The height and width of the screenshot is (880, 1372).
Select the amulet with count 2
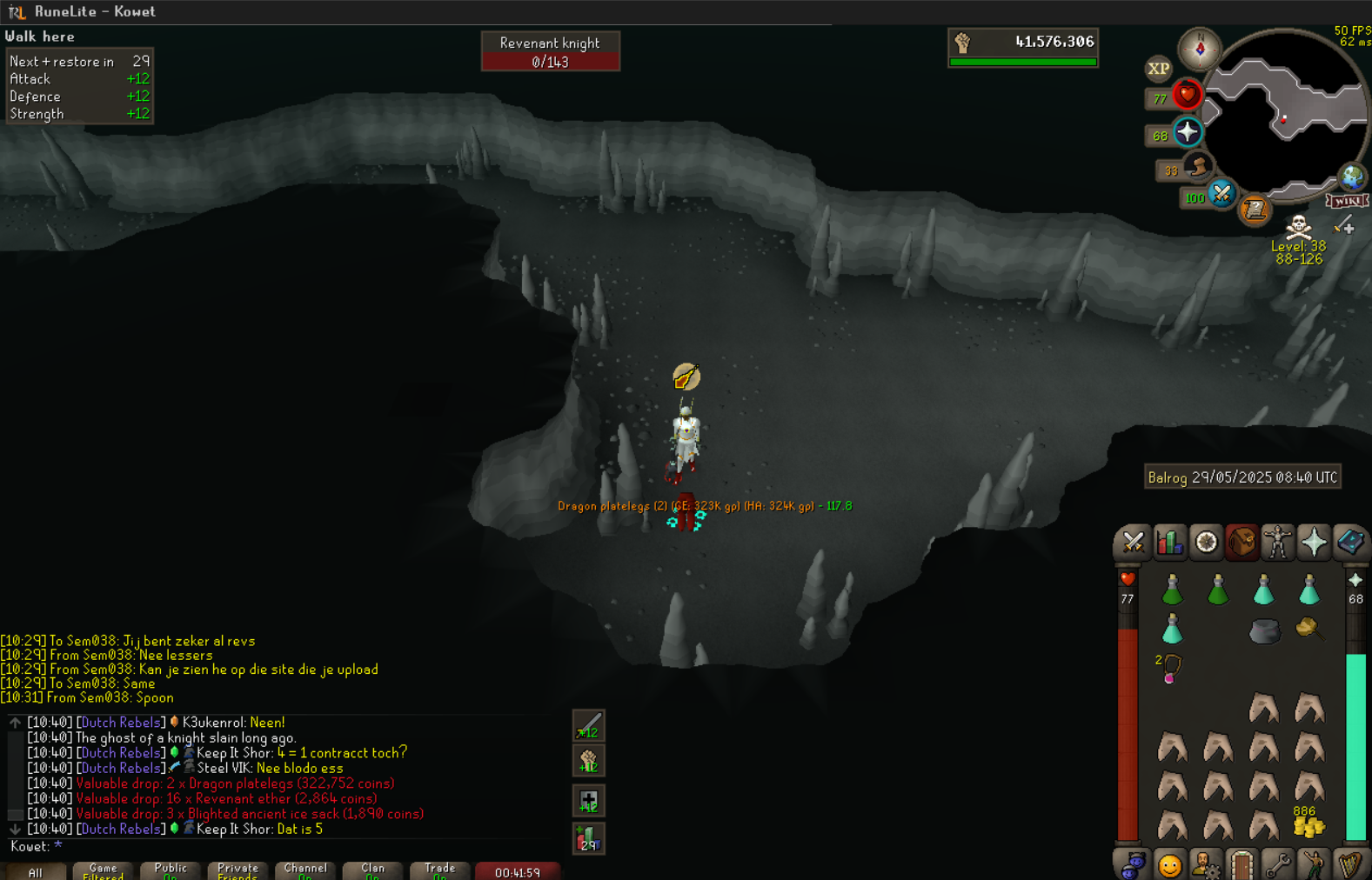[x=1171, y=669]
